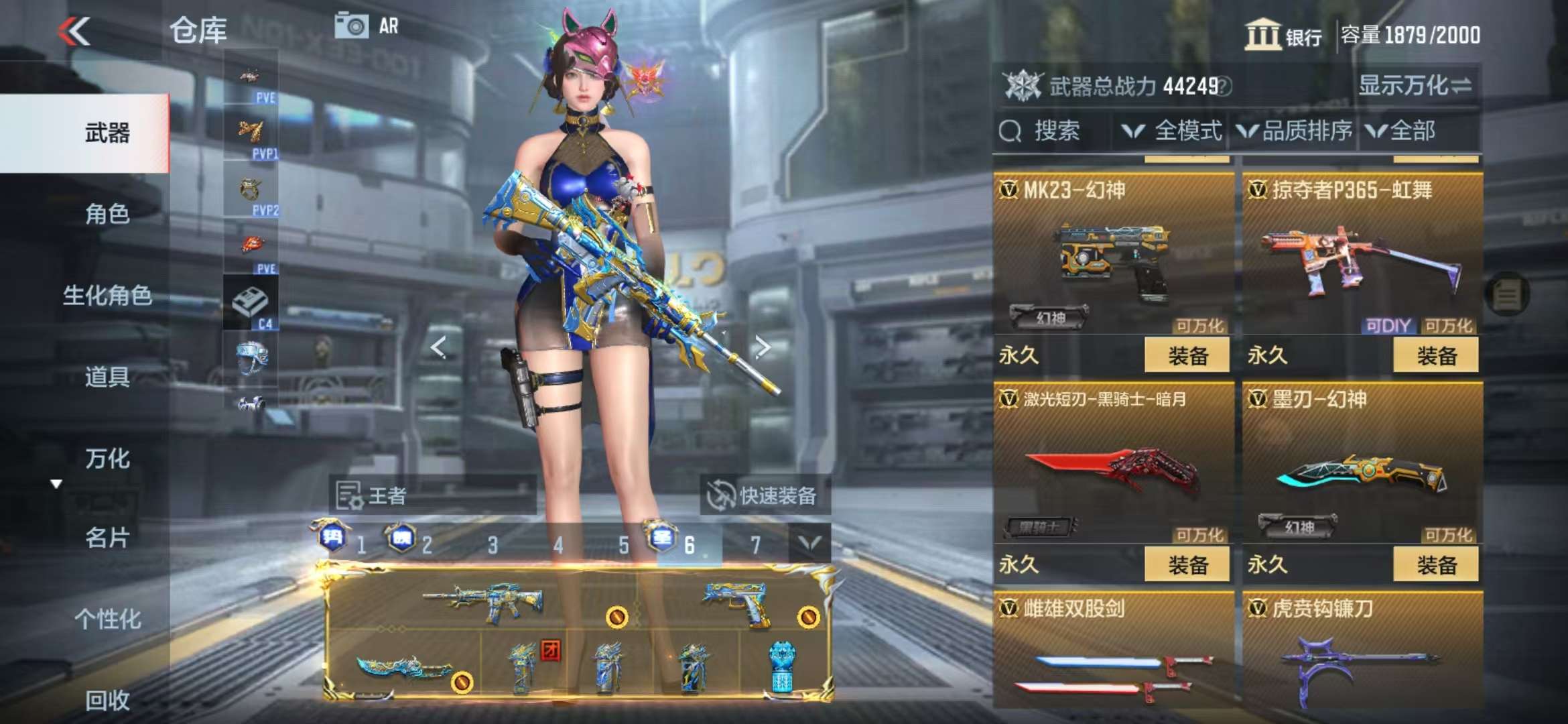Switch to the 万化 section
The image size is (1568, 724).
(107, 459)
